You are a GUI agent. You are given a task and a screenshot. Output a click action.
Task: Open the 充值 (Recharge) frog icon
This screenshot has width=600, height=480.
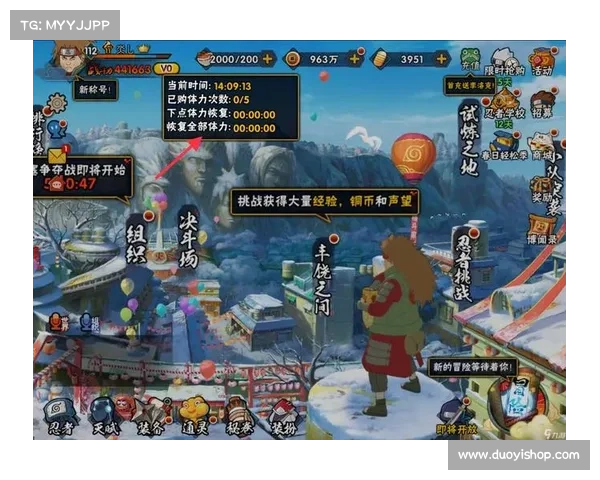coord(471,58)
